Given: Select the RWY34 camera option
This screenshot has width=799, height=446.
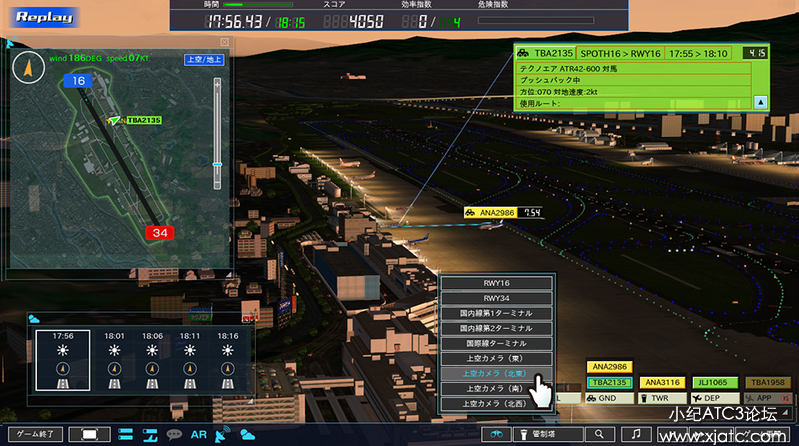Looking at the screenshot, I should 497,298.
